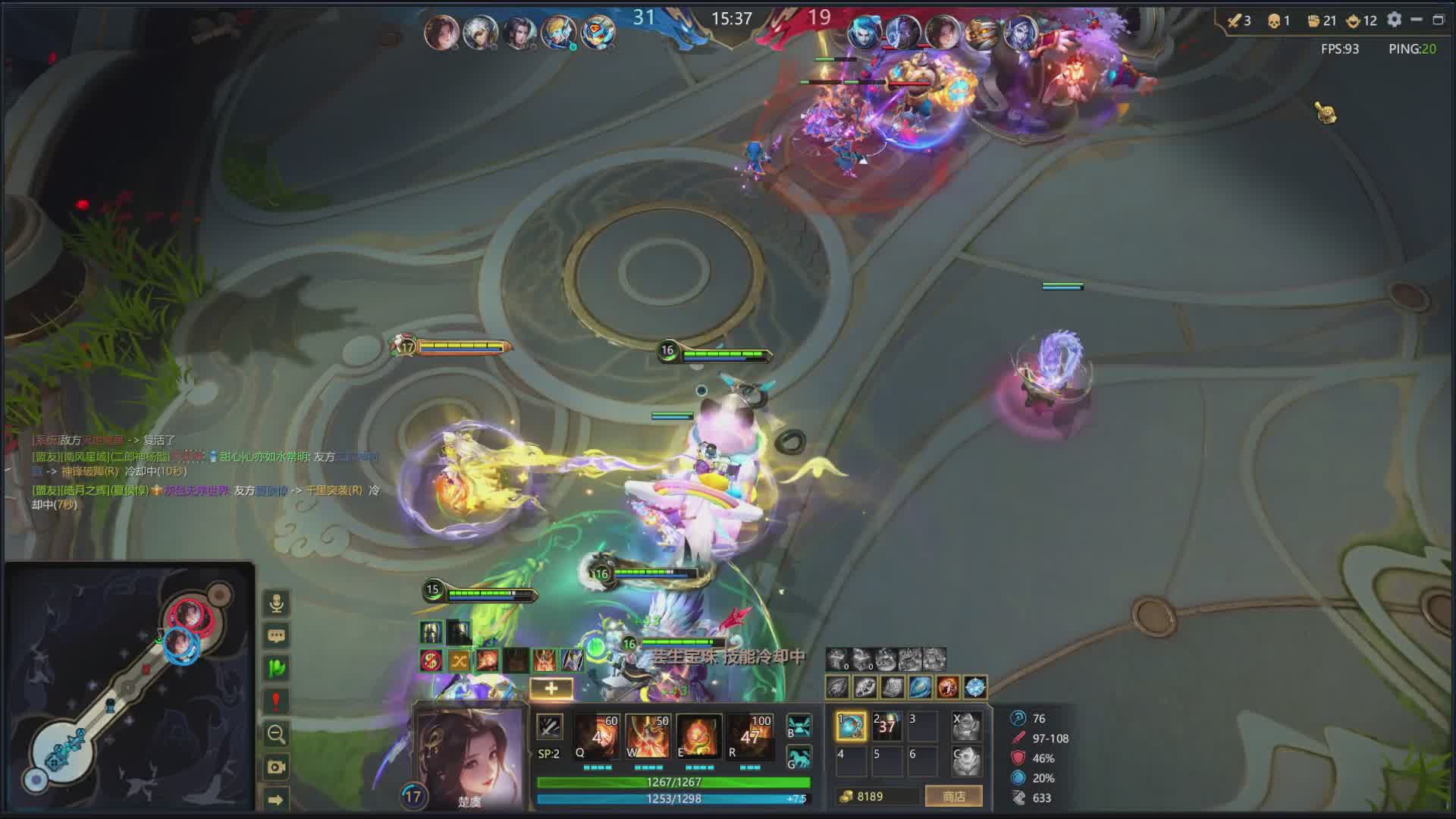Send the red exclamation alert ping
The width and height of the screenshot is (1456, 819).
coord(276,701)
